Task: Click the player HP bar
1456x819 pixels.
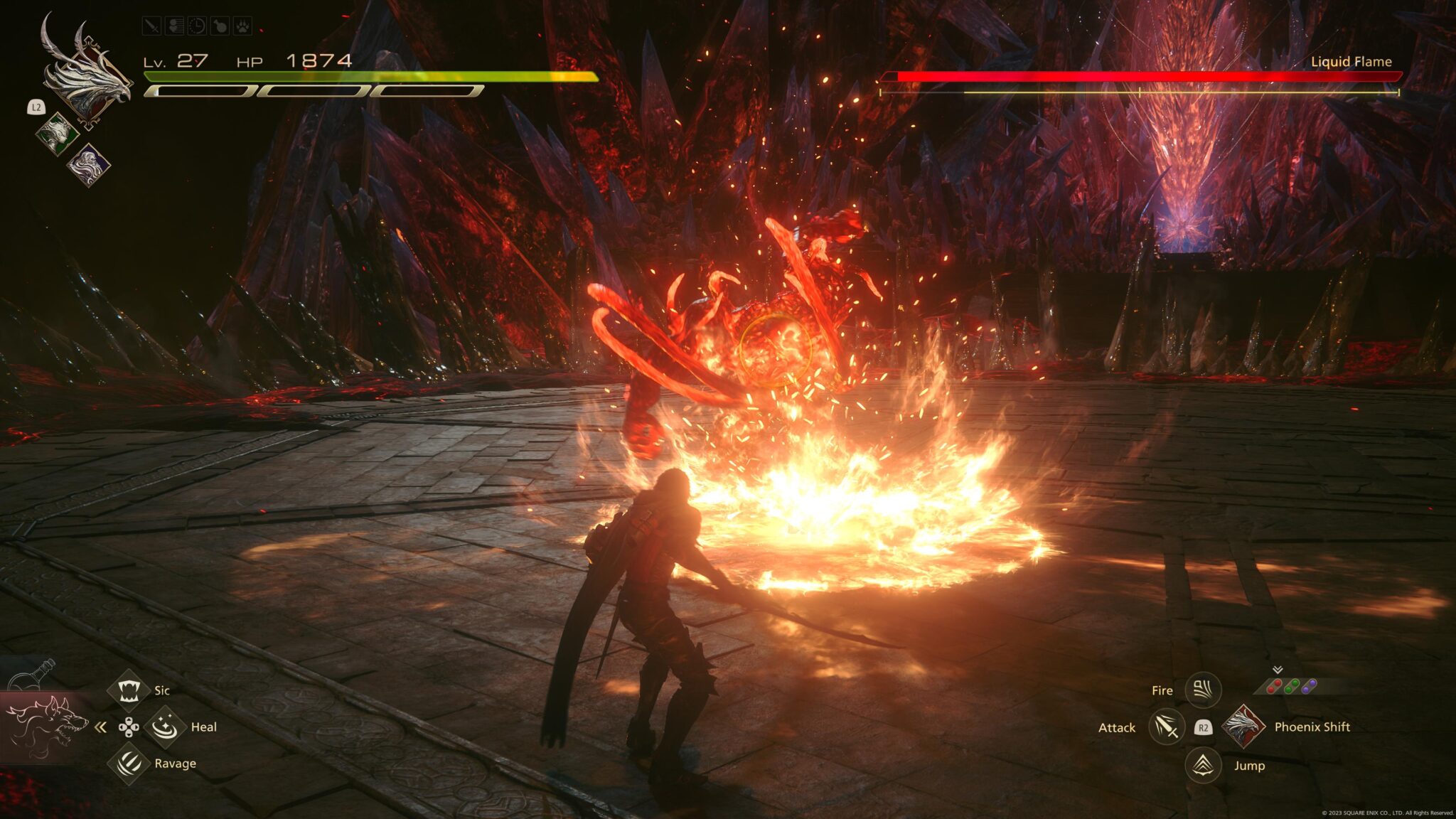Action: 370,74
